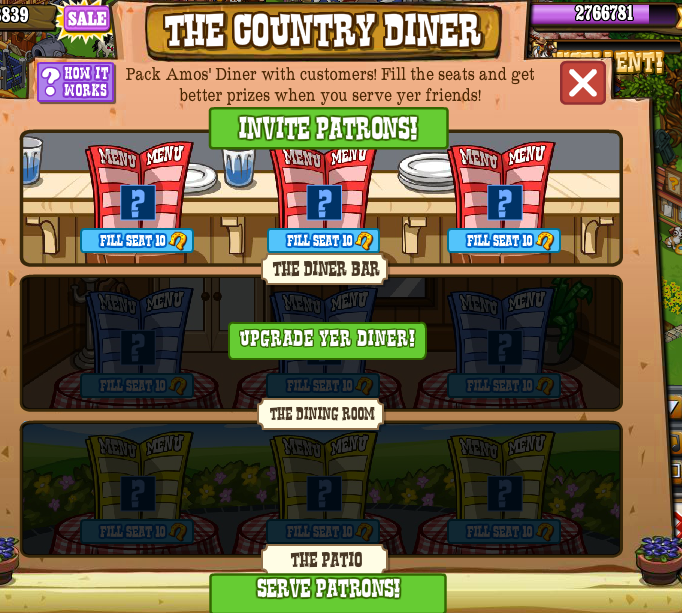This screenshot has height=613, width=682.
Task: Open the Sale badge offer
Action: (x=87, y=18)
